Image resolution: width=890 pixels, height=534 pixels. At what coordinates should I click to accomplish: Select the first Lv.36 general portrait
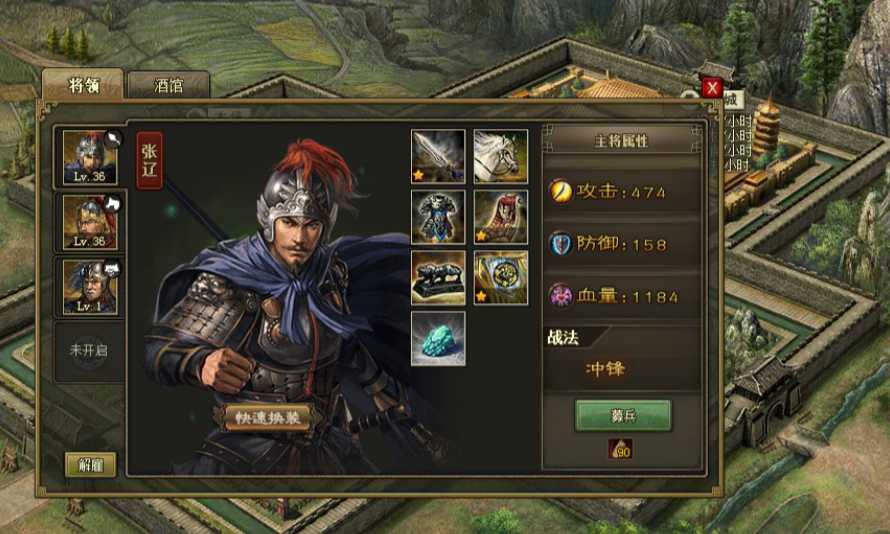click(x=90, y=158)
